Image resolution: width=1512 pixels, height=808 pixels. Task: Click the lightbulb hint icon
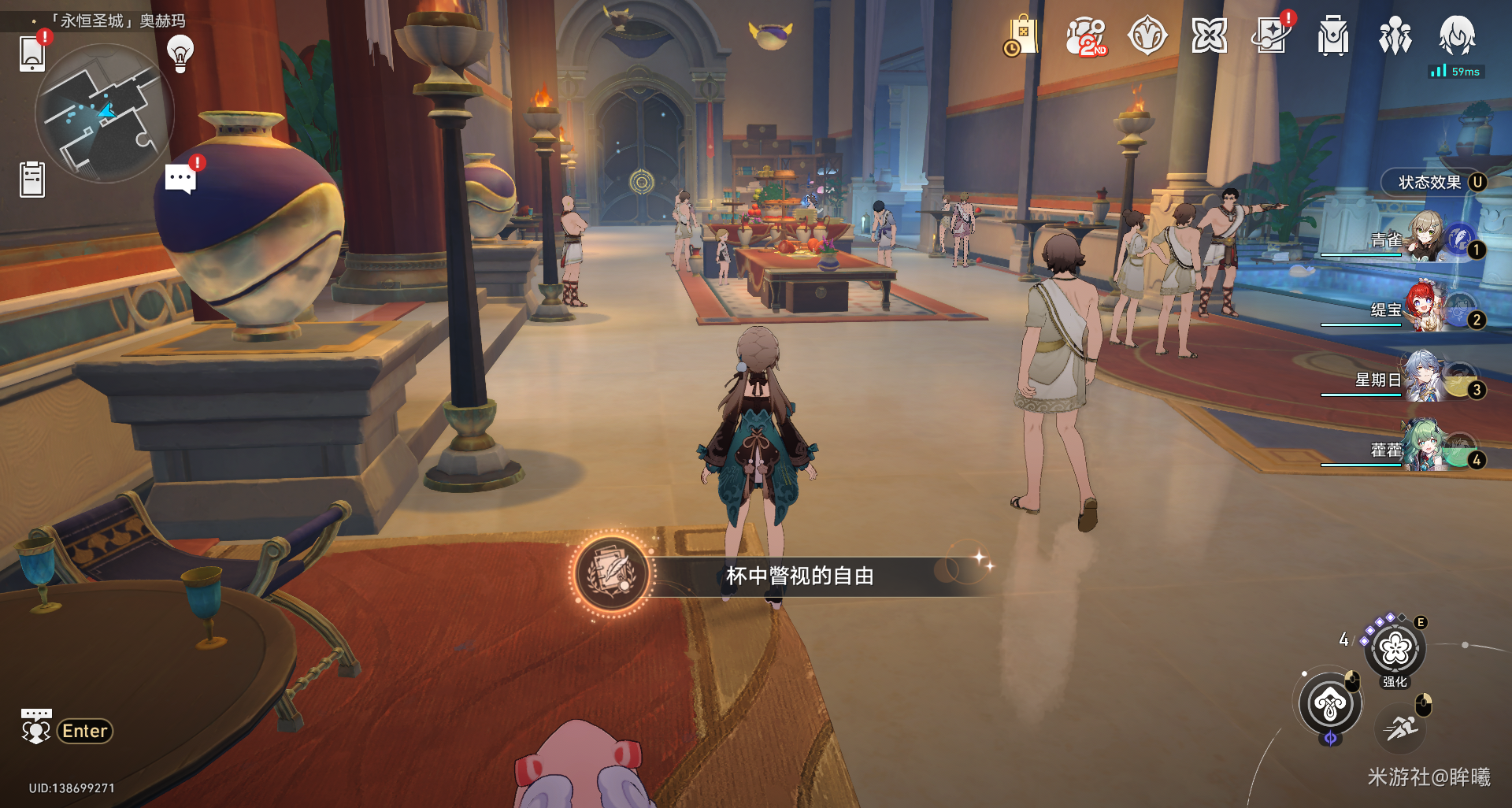tap(180, 53)
